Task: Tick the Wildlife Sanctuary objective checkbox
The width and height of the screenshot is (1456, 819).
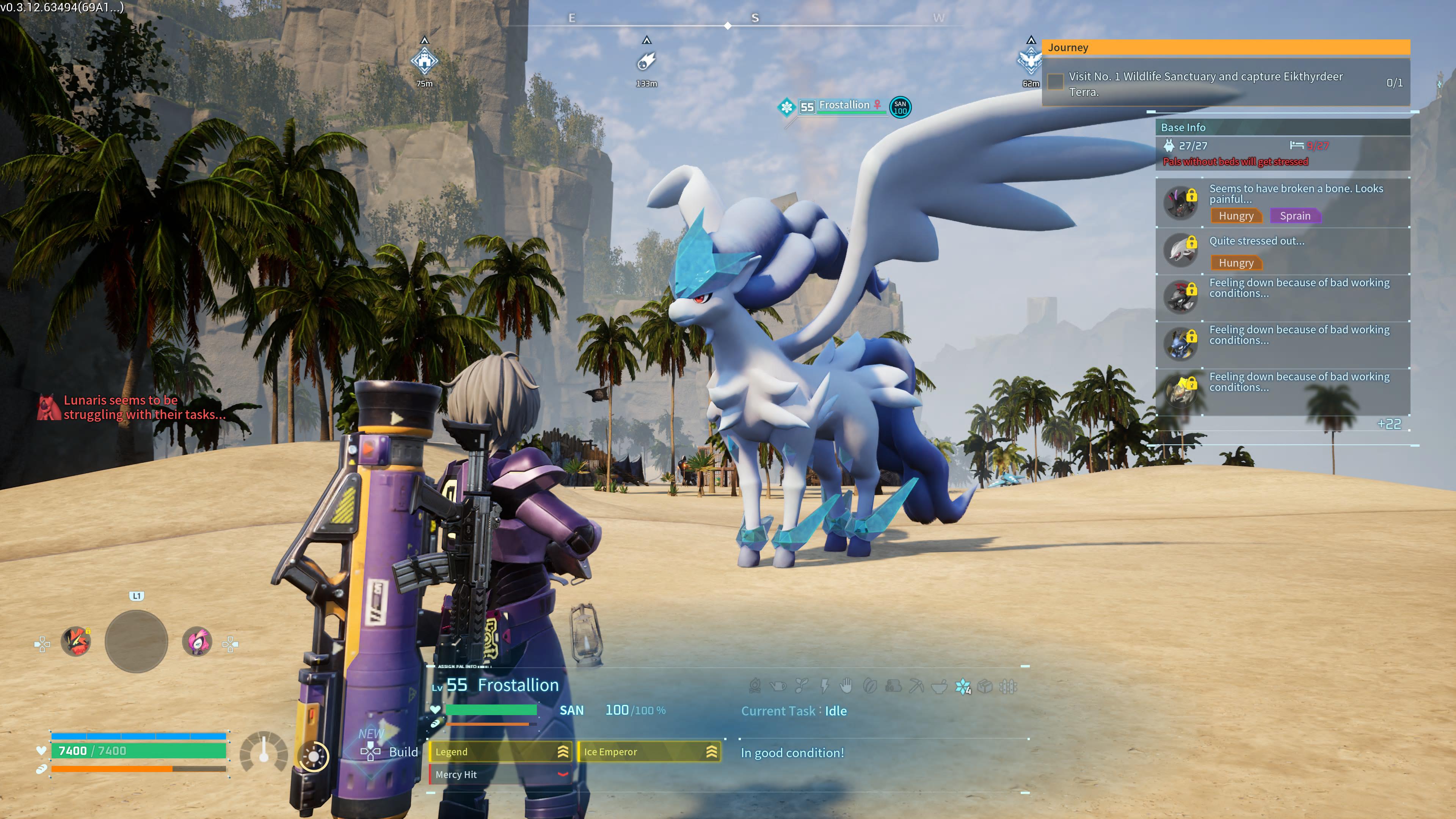Action: [1055, 82]
